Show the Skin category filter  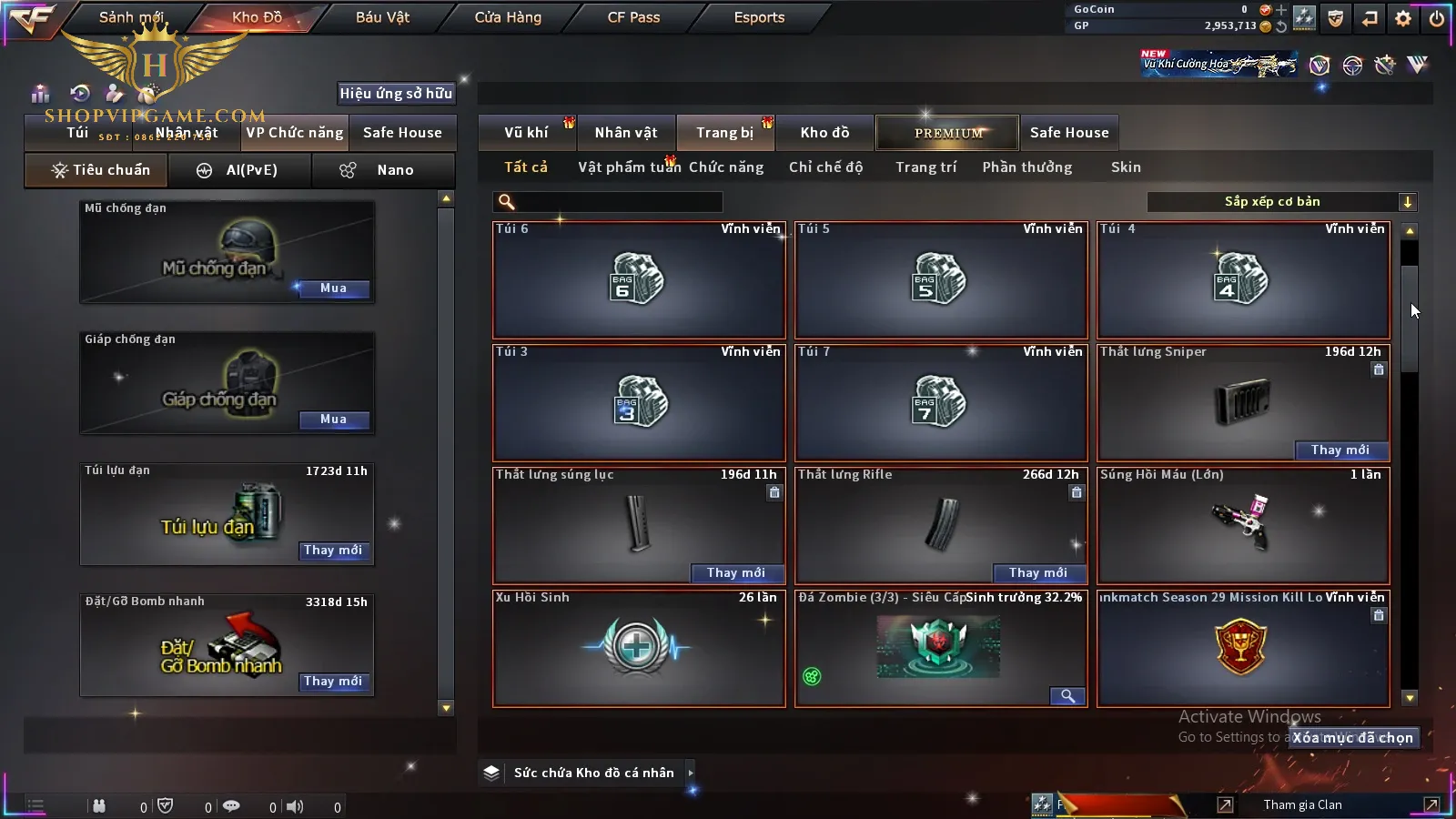point(1126,167)
